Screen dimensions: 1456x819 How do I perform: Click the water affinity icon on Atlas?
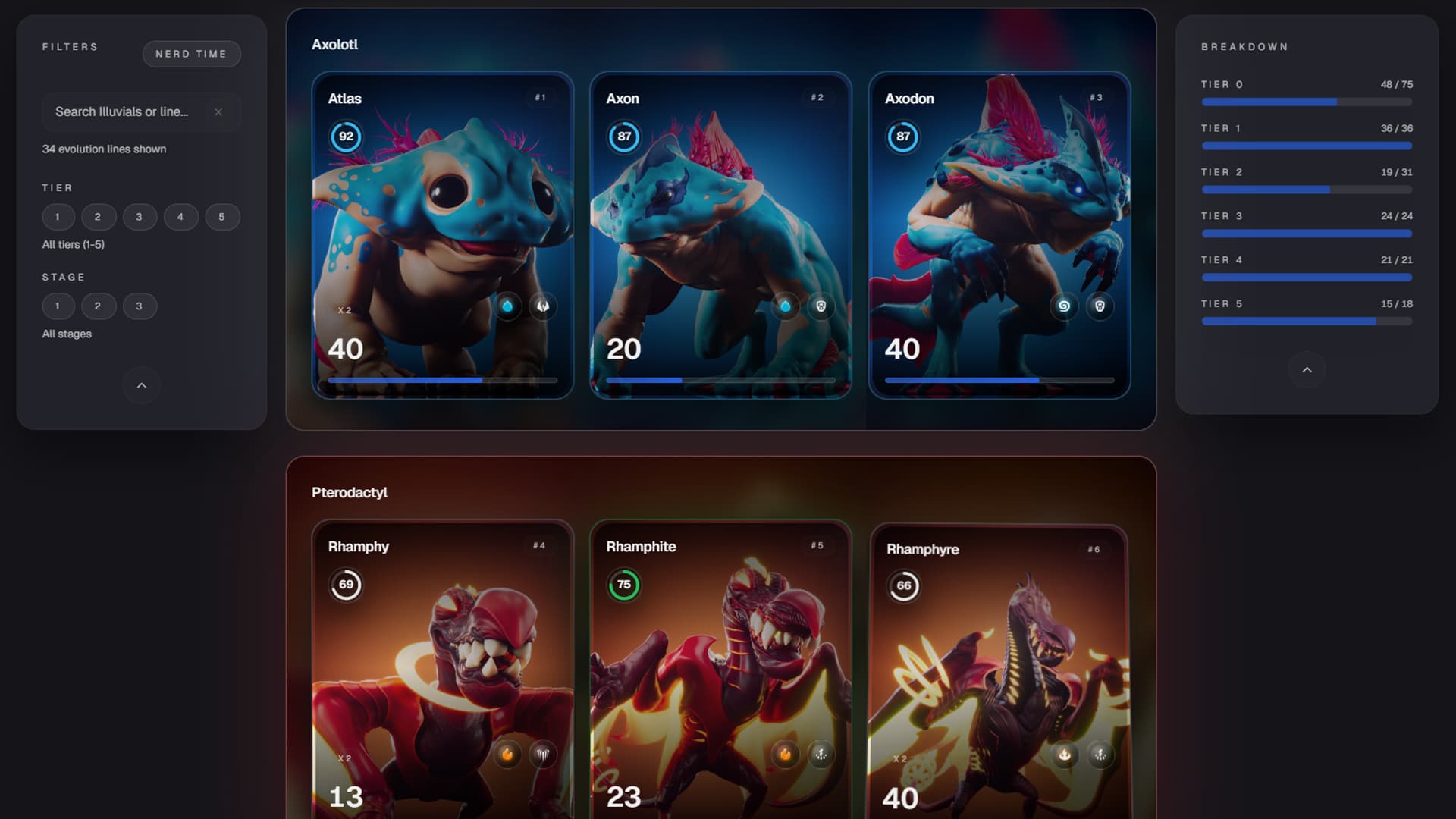pos(507,306)
